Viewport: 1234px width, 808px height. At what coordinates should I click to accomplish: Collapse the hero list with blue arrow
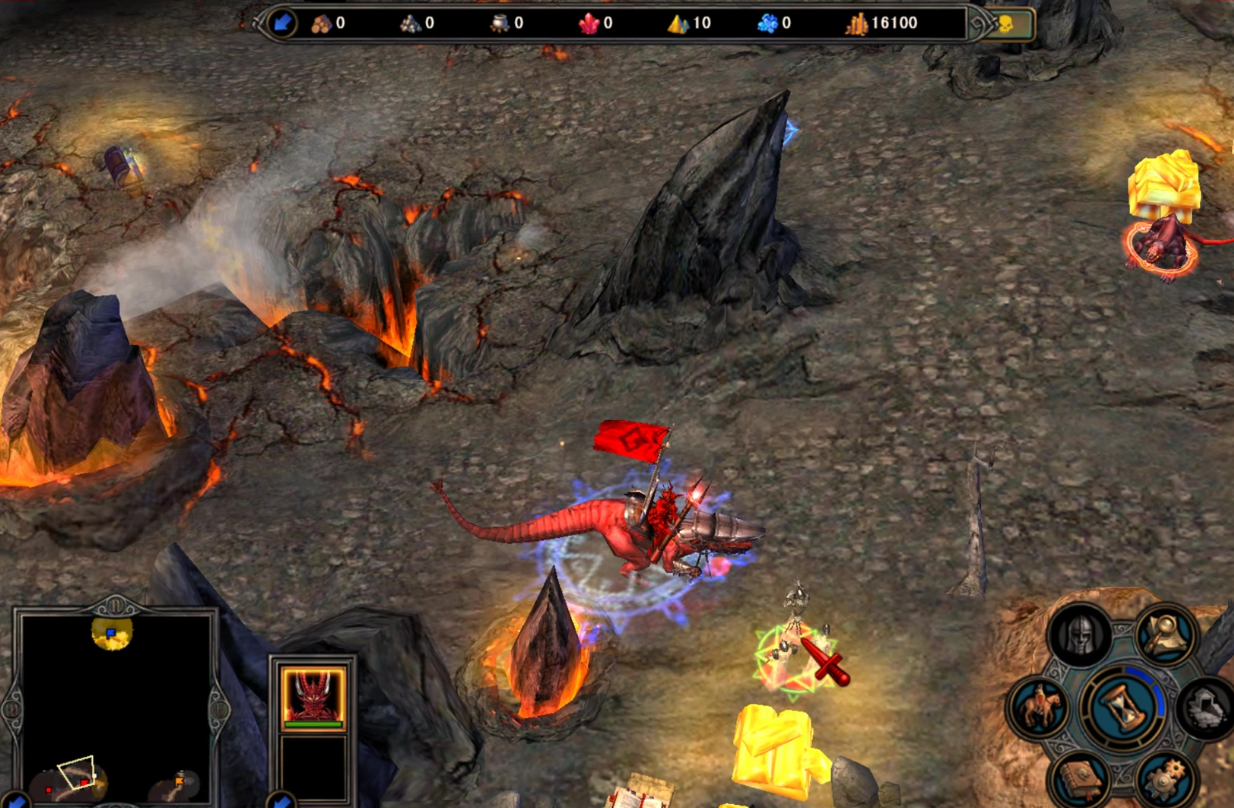coord(280,801)
